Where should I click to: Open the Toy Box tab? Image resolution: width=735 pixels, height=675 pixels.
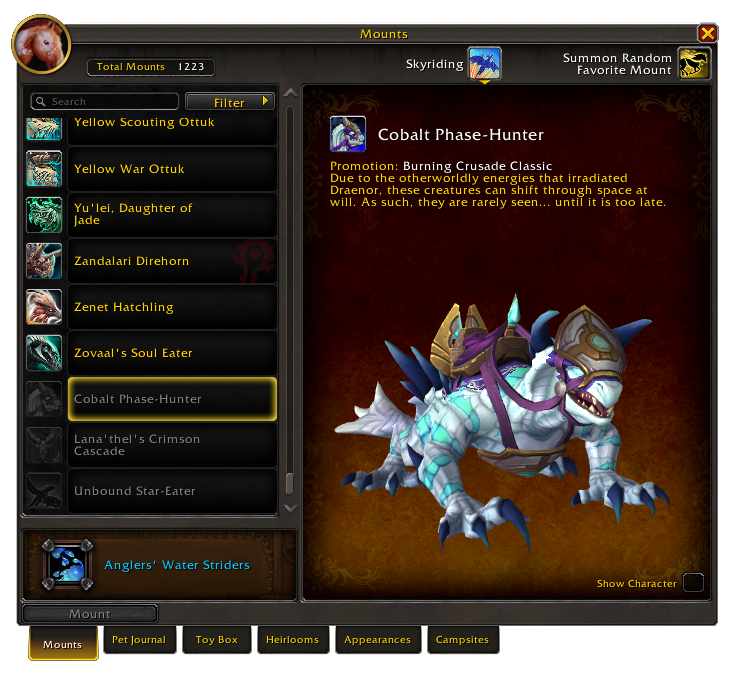(x=216, y=640)
